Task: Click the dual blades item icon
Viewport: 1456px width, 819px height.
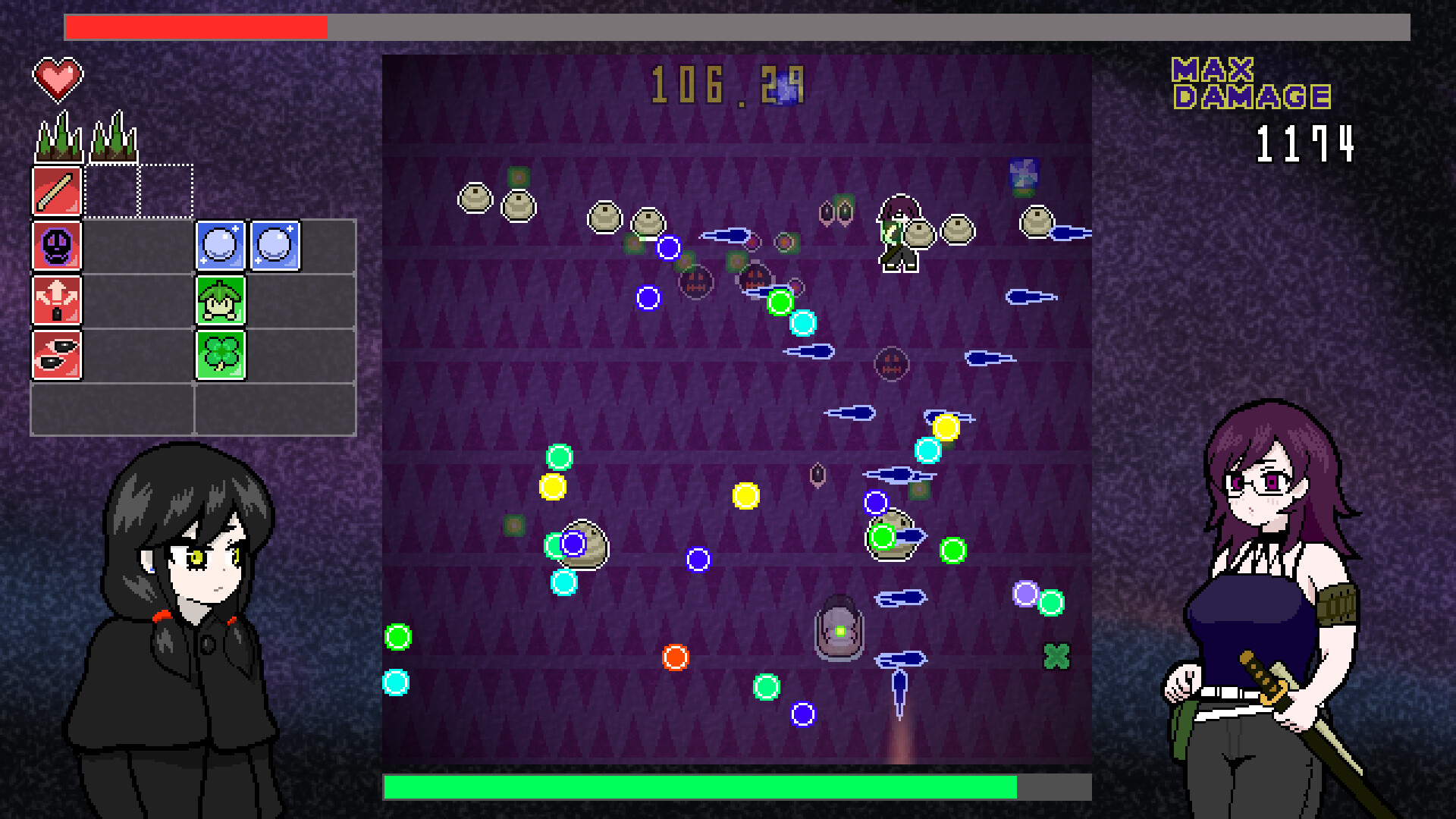Action: (57, 353)
